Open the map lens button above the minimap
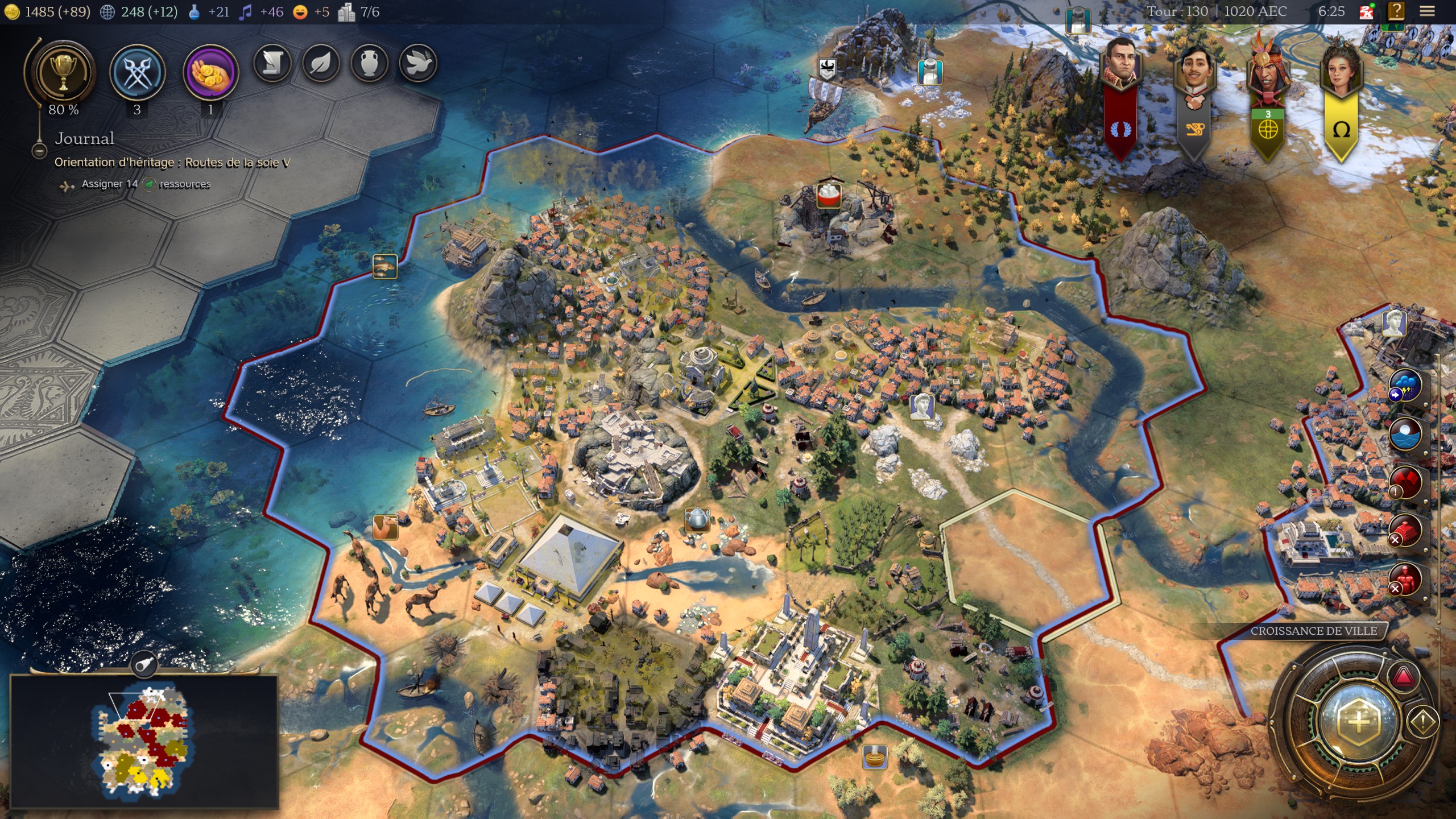 point(144,664)
